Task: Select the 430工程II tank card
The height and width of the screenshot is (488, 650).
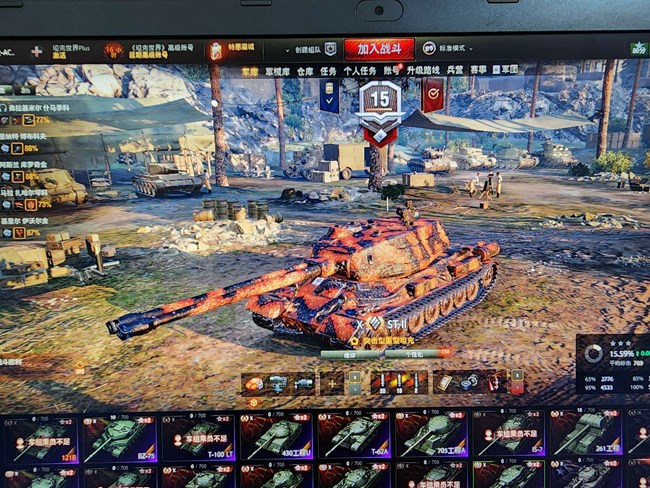Action: (x=275, y=438)
